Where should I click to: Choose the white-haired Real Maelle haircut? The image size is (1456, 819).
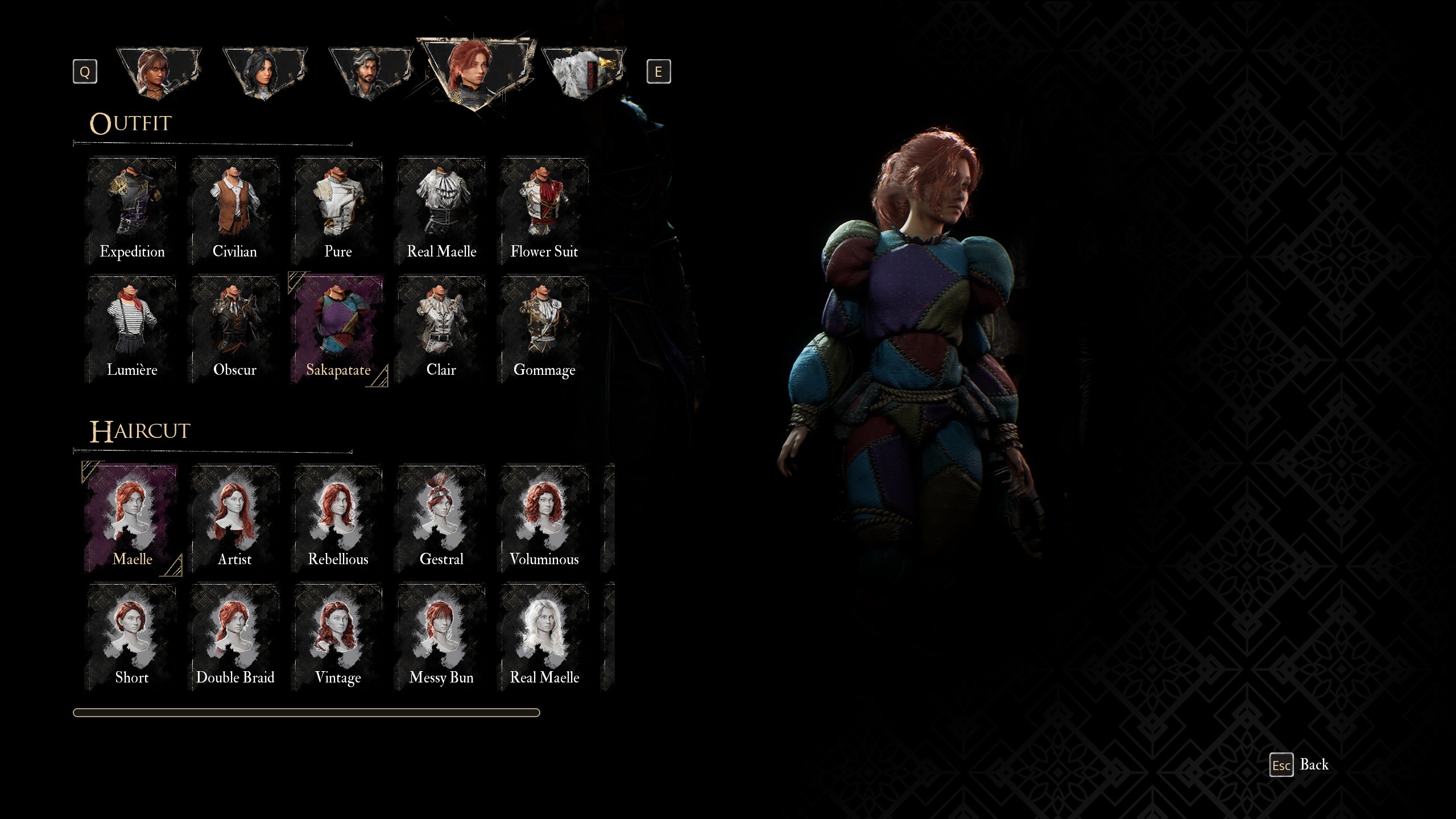point(544,637)
